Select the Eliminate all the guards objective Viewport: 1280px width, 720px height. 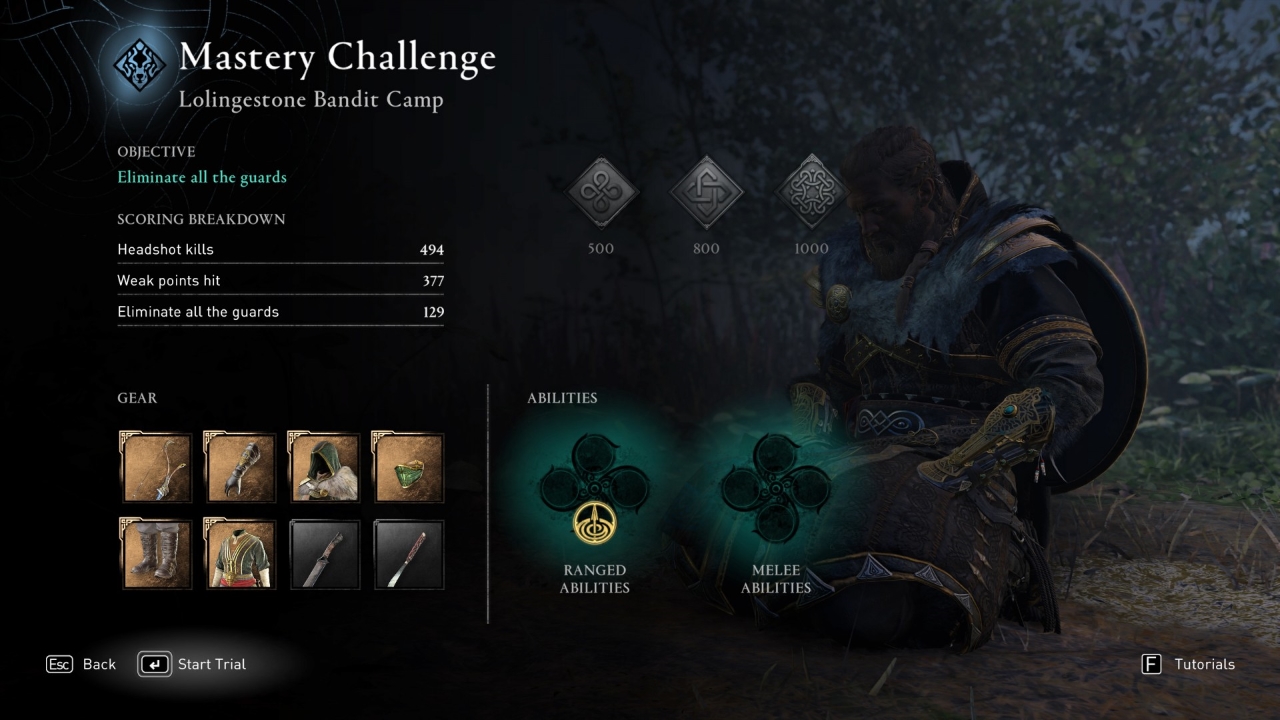coord(202,177)
